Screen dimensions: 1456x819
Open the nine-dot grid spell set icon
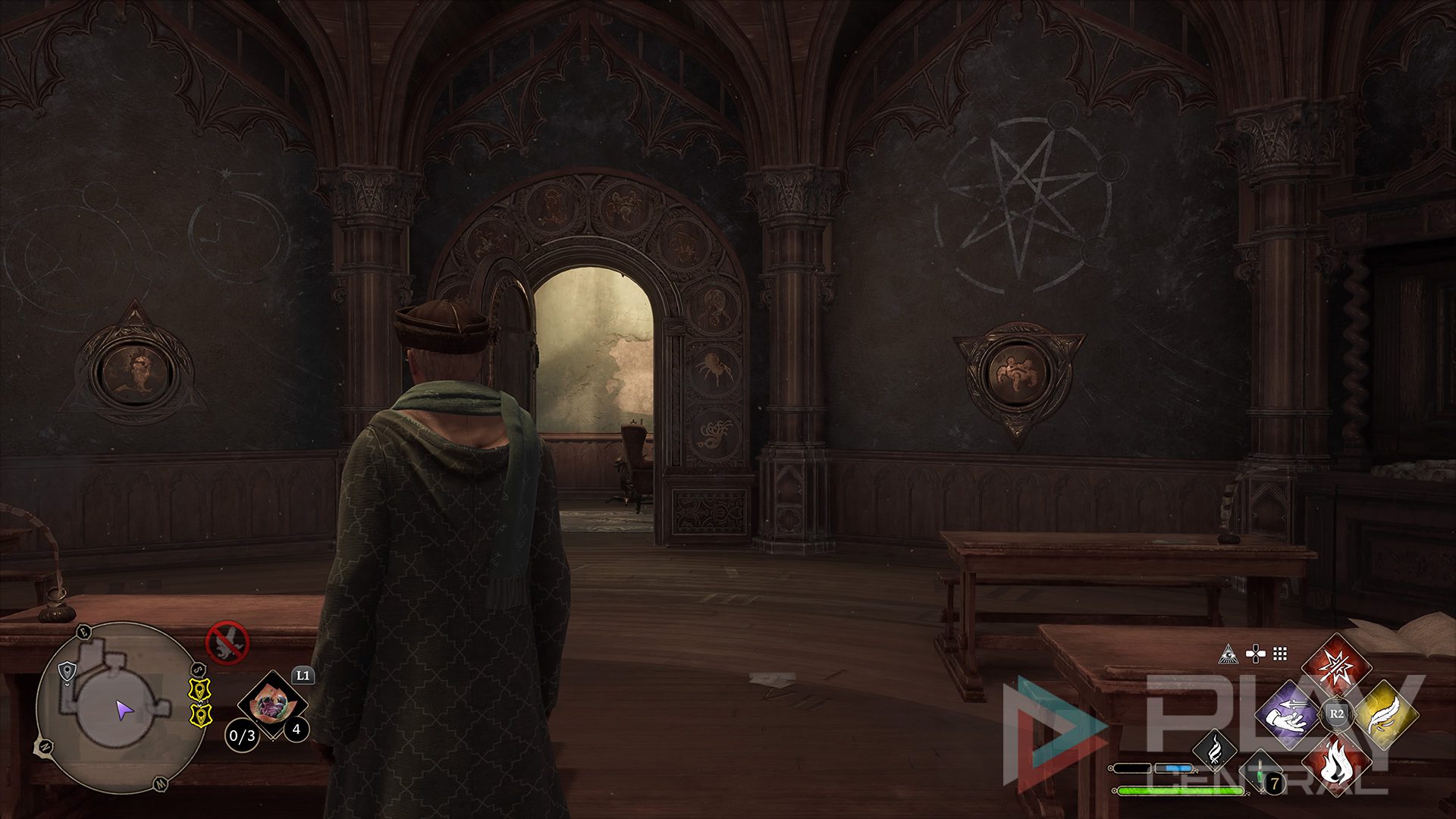tap(1281, 654)
